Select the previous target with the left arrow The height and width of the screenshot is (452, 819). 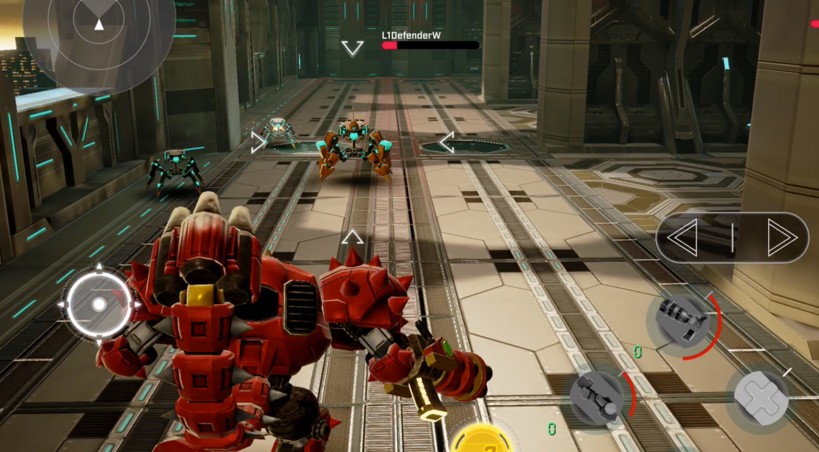[x=685, y=238]
